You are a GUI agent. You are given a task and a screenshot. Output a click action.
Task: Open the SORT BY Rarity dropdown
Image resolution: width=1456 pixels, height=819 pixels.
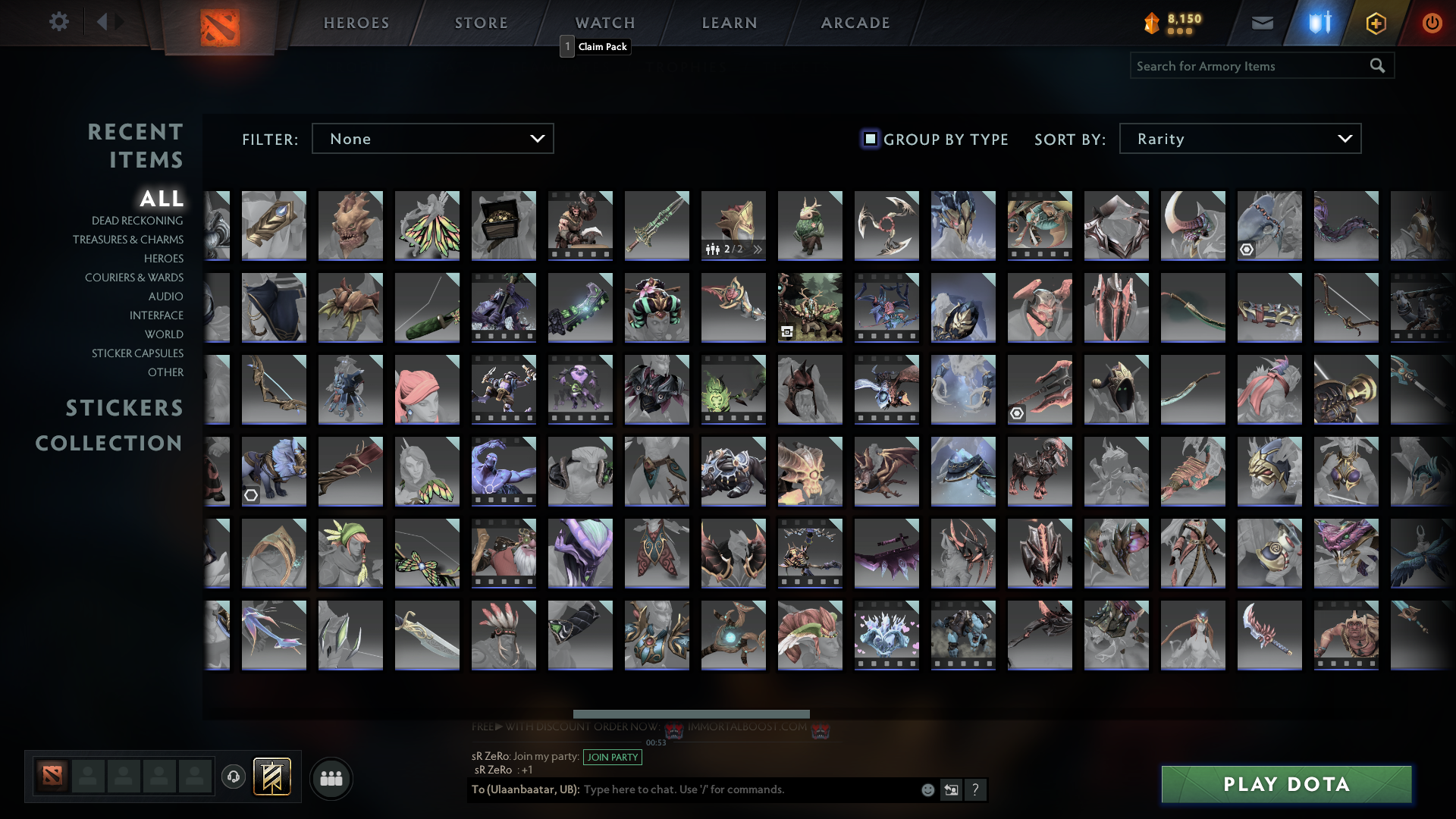(1239, 138)
